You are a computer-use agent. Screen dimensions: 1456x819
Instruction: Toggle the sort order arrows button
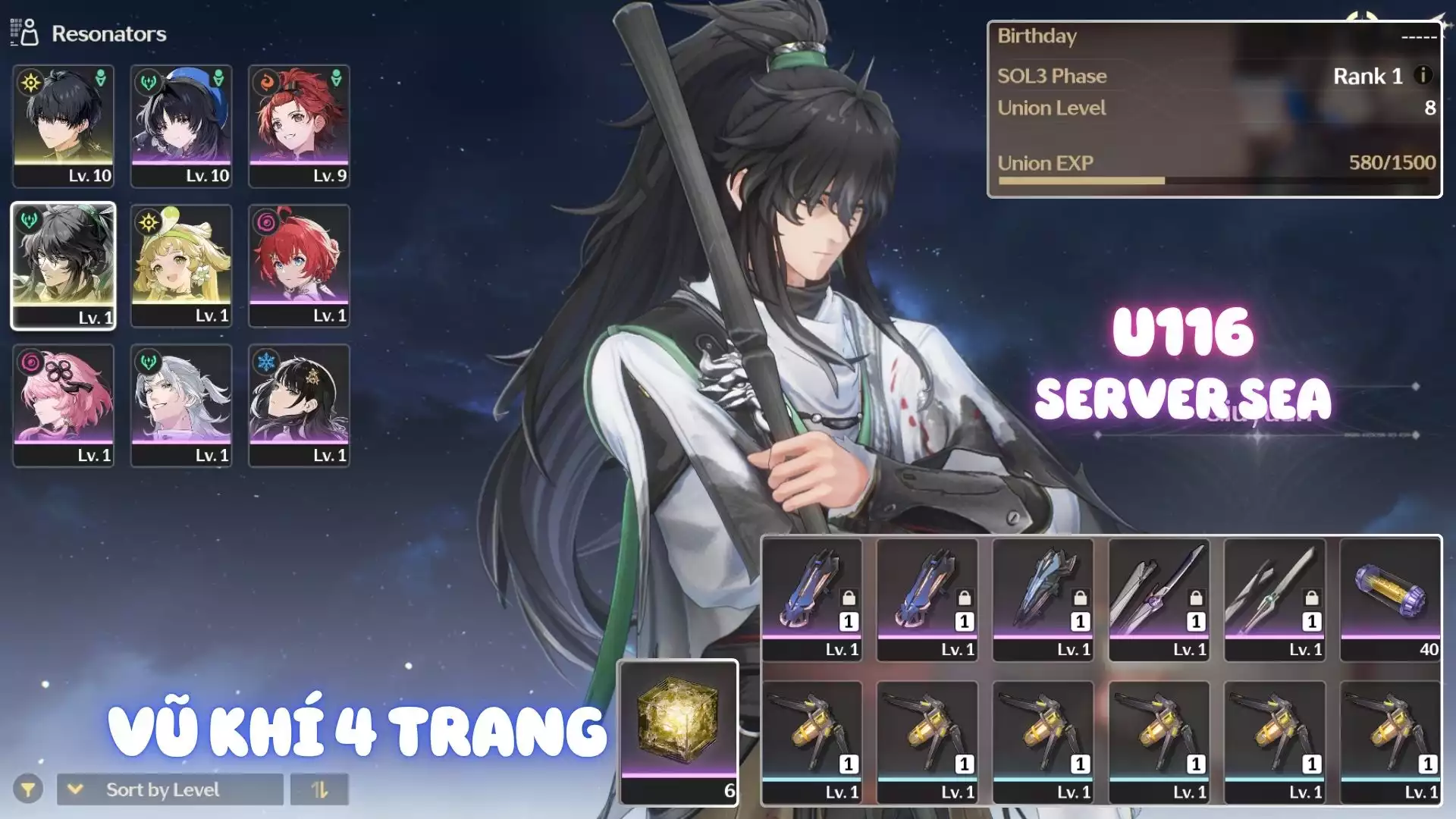pos(319,789)
